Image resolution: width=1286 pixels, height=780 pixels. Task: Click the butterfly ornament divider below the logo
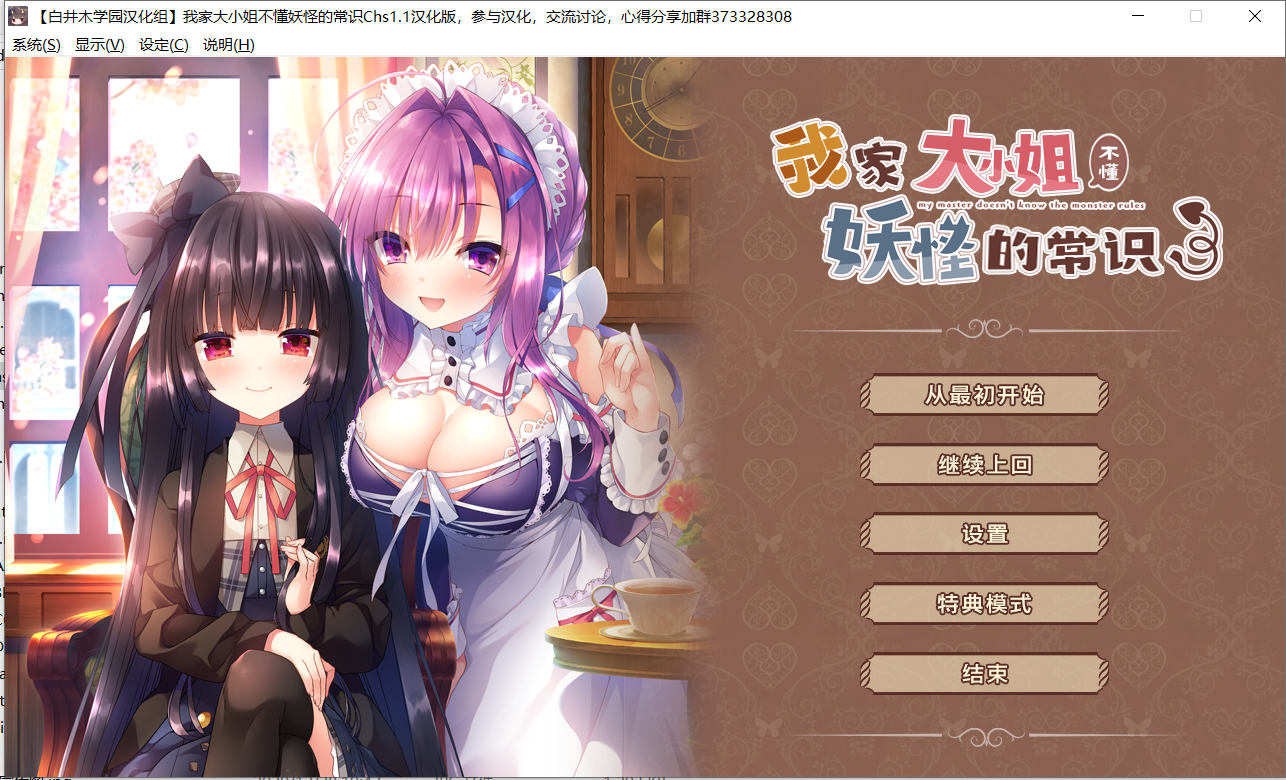pyautogui.click(x=985, y=330)
